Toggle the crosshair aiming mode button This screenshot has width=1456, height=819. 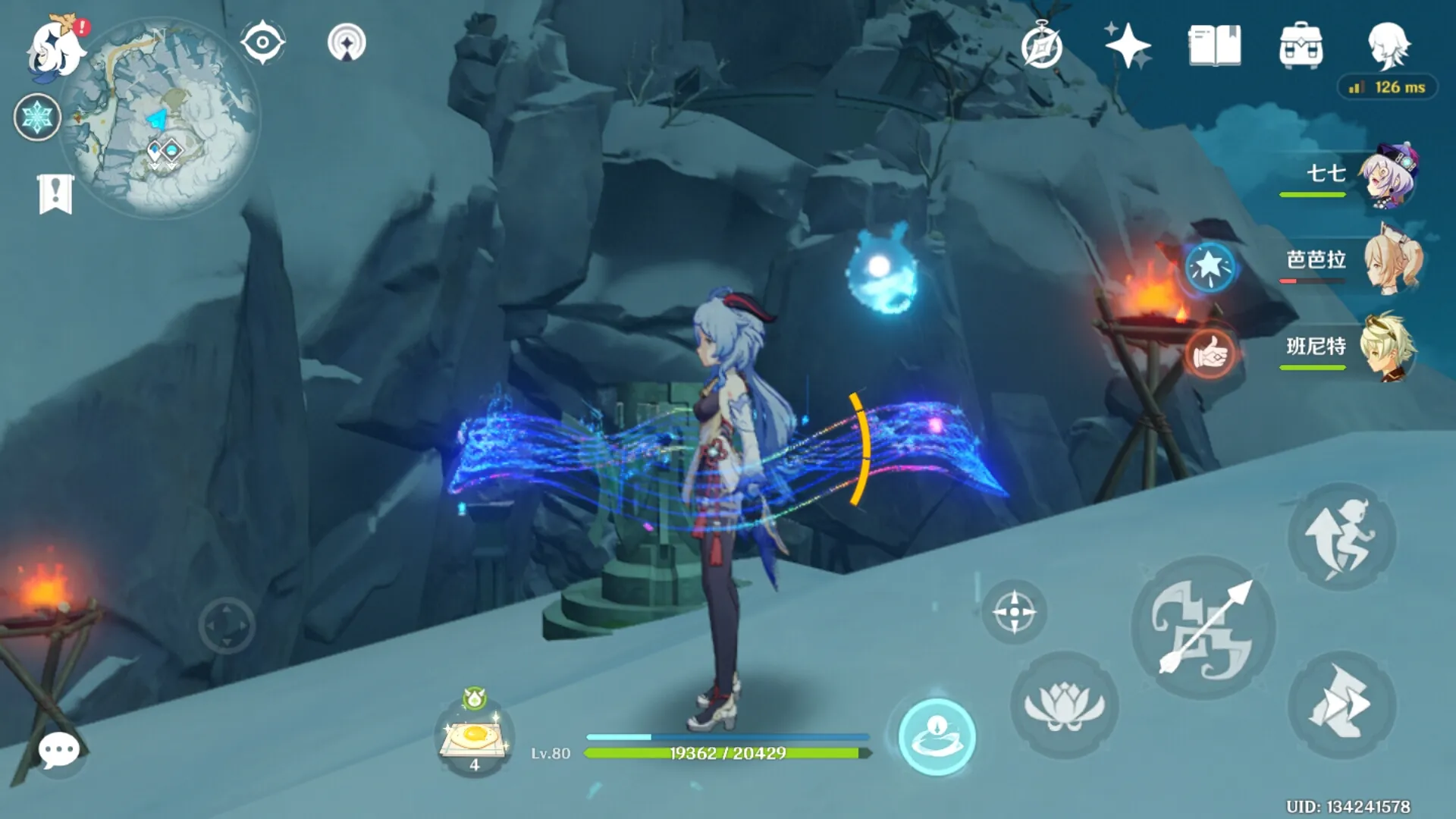[1014, 612]
